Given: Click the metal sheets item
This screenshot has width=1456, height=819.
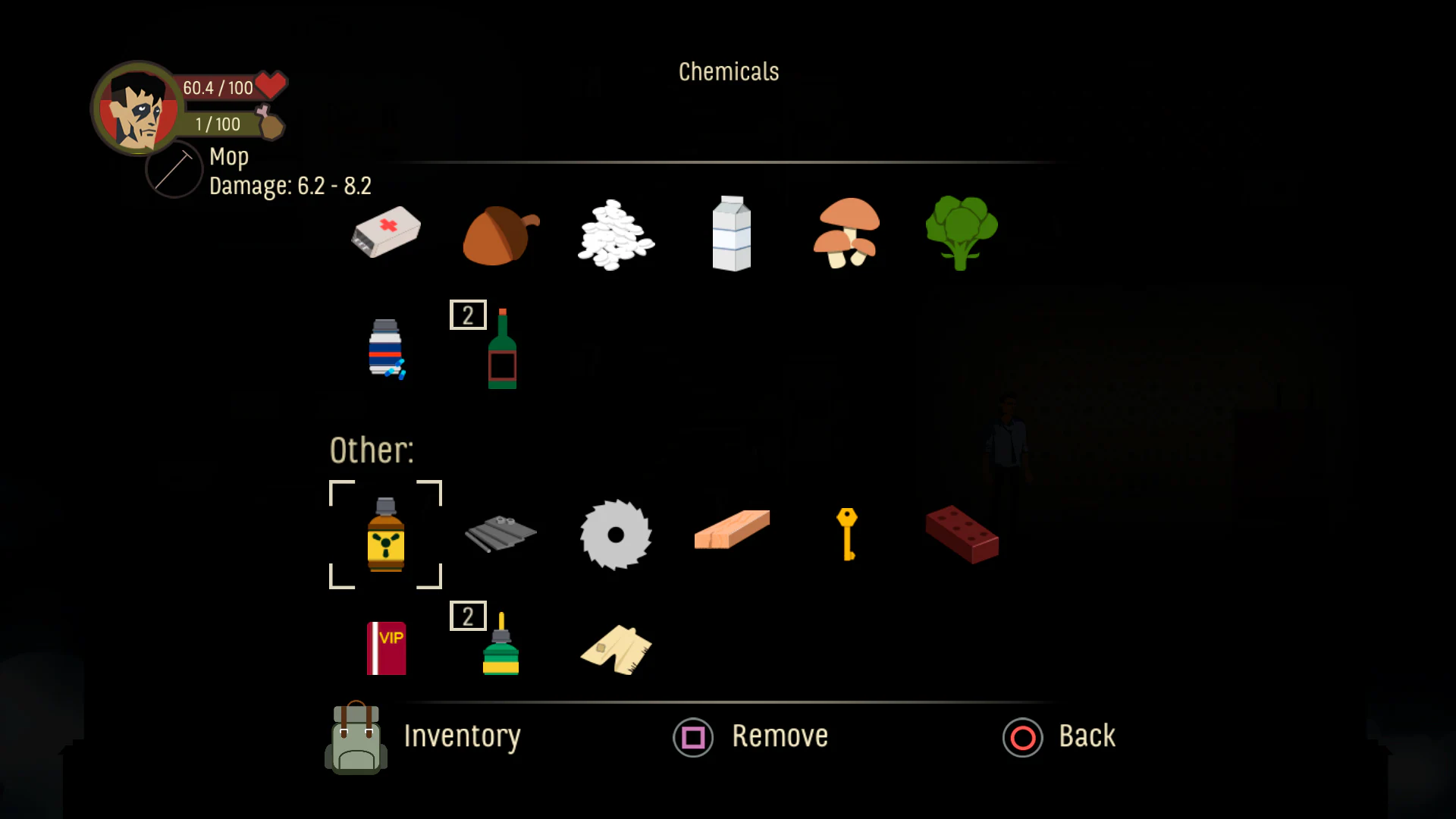Looking at the screenshot, I should coord(500,535).
